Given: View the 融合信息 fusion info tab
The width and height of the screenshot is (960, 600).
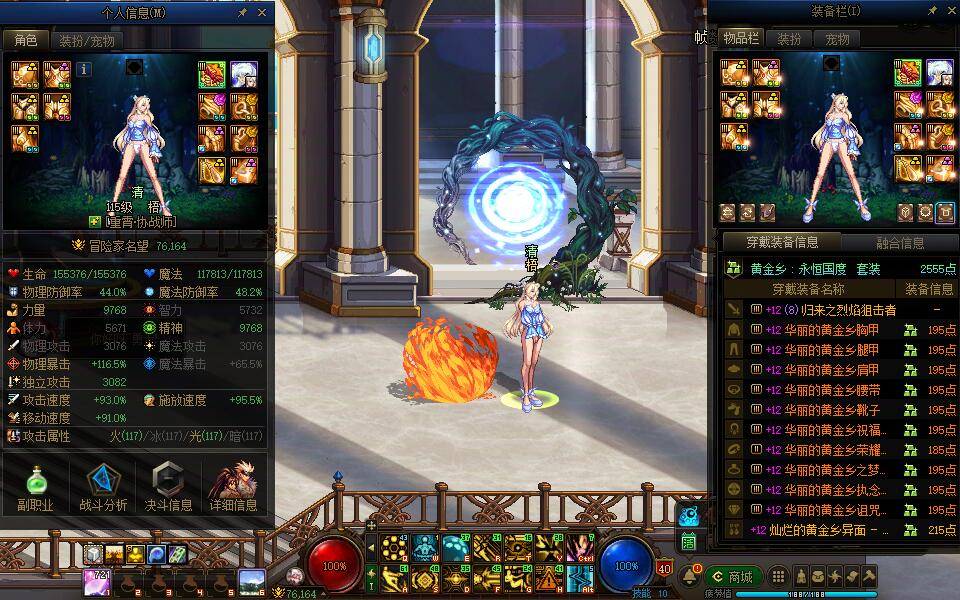Looking at the screenshot, I should [899, 242].
